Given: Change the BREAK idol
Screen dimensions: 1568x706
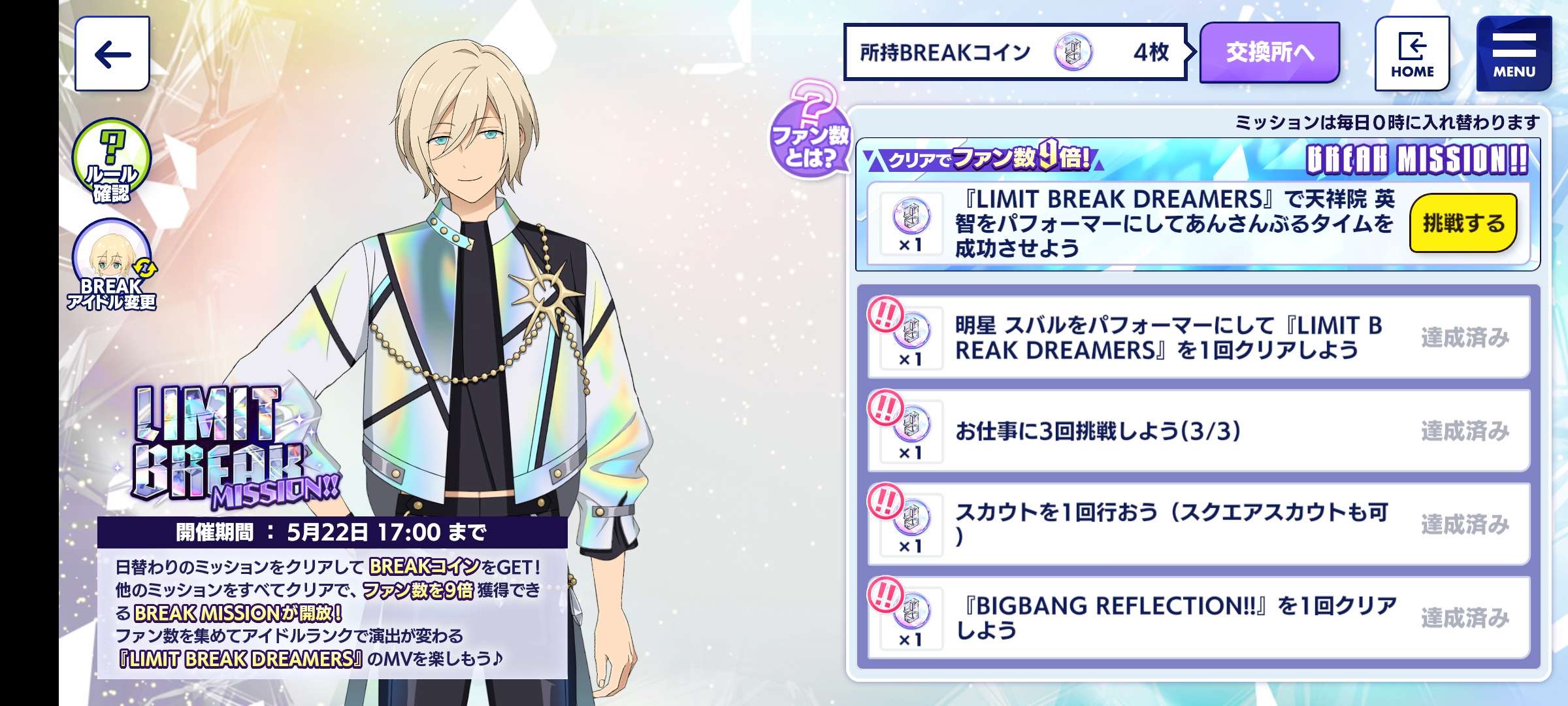Looking at the screenshot, I should pyautogui.click(x=112, y=265).
